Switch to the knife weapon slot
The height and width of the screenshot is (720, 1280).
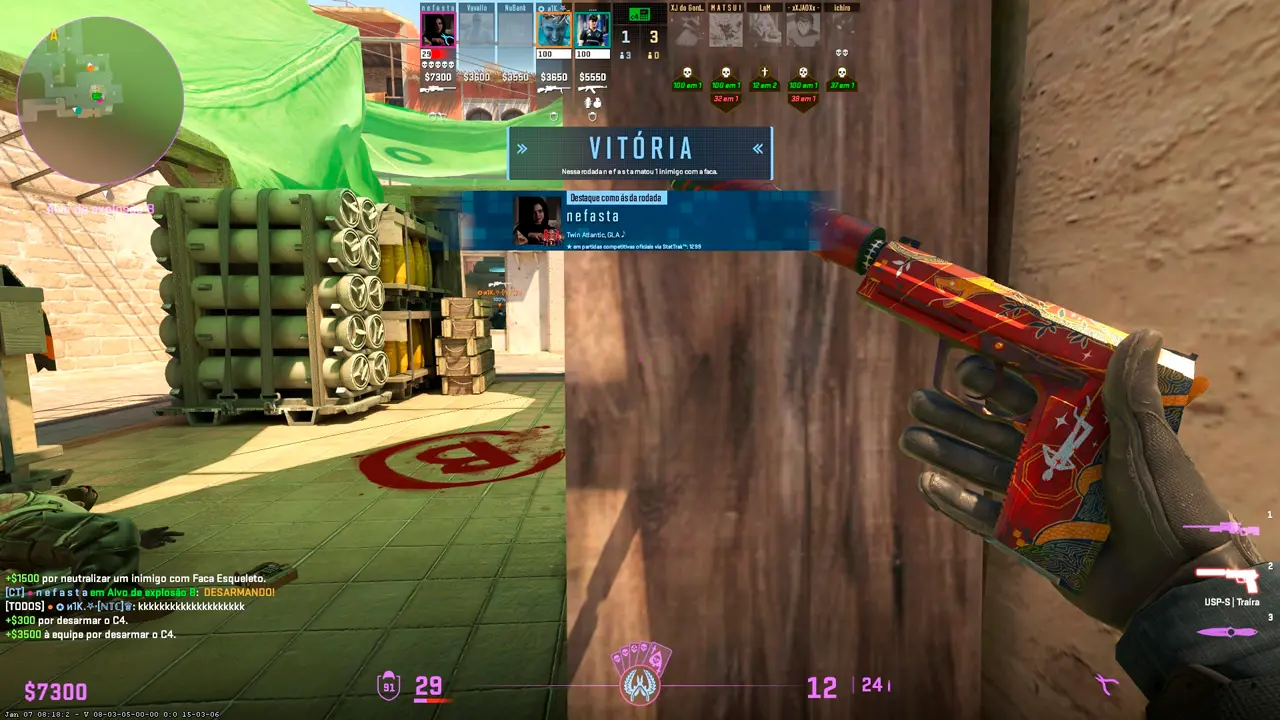tap(1226, 632)
